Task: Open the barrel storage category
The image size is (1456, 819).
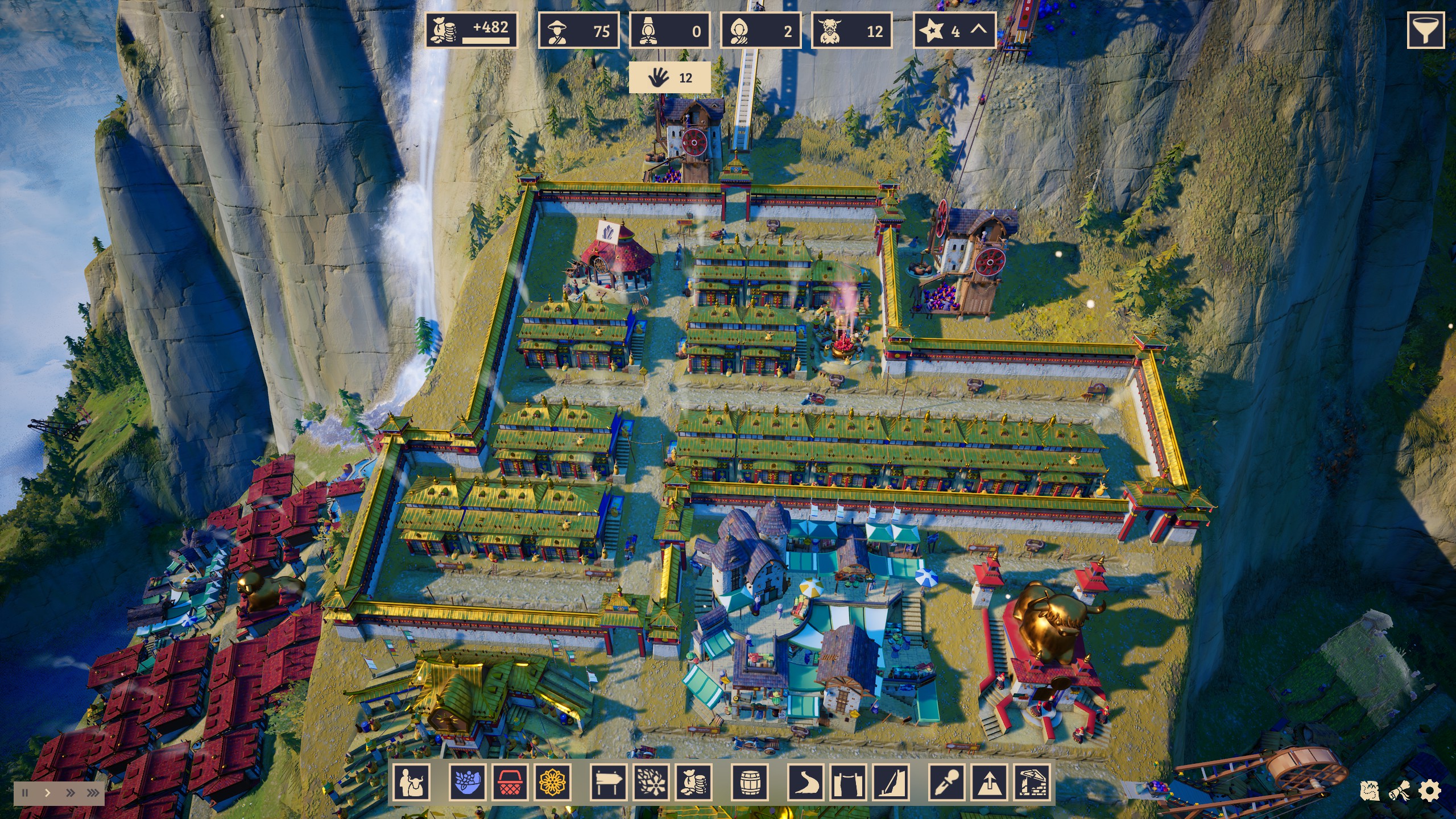Action: coord(750,783)
